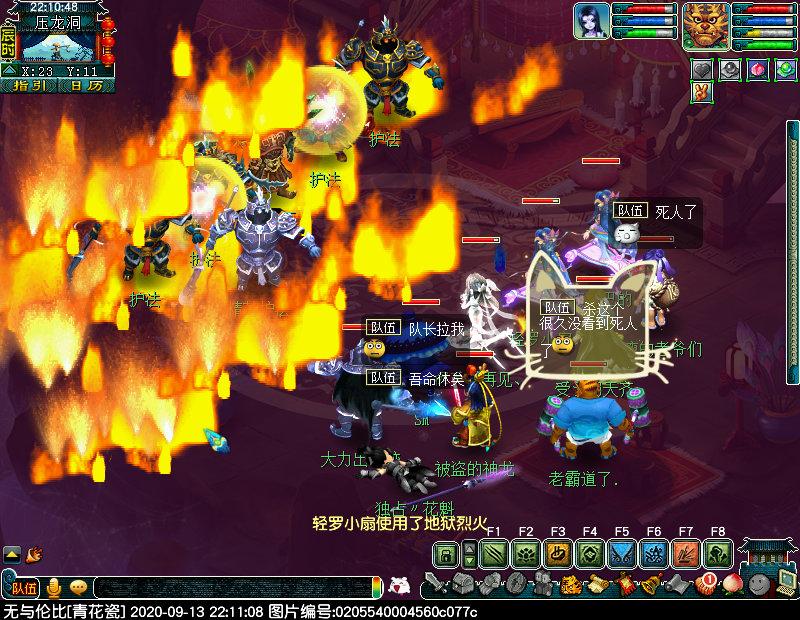The height and width of the screenshot is (620, 800).
Task: Use the F3 orange skill slot
Action: tap(557, 555)
